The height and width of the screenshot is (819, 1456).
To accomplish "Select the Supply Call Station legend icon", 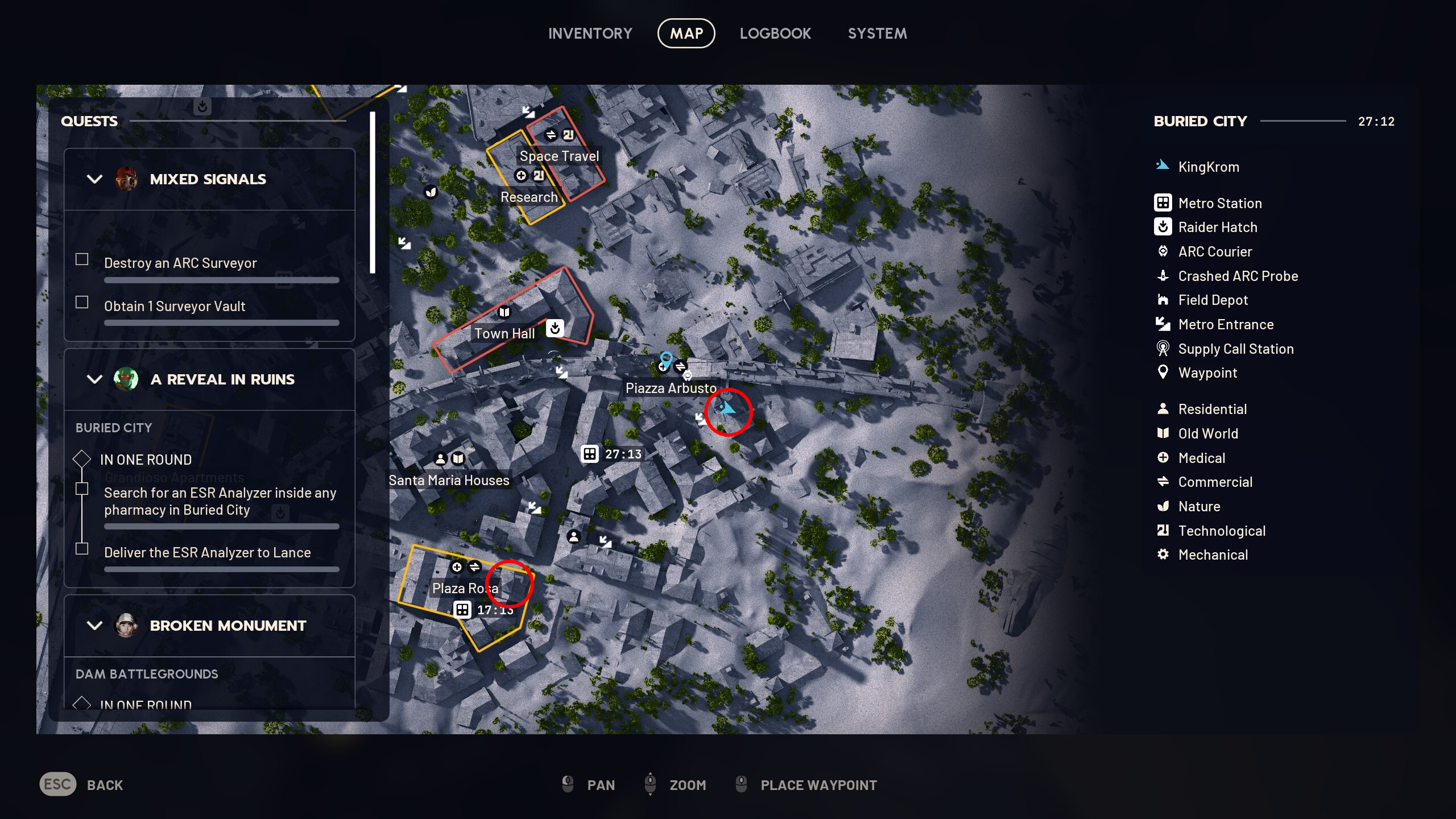I will 1163,349.
